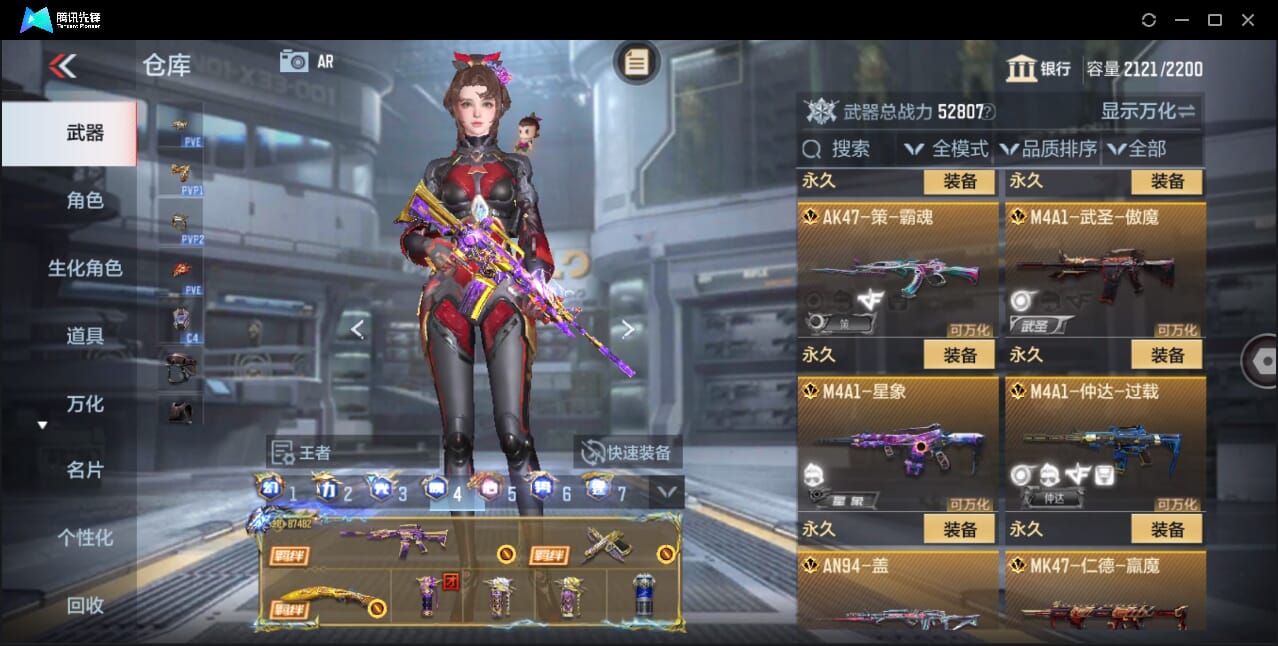1278x646 pixels.
Task: Click the 快速装备 quick equip button
Action: tap(628, 452)
